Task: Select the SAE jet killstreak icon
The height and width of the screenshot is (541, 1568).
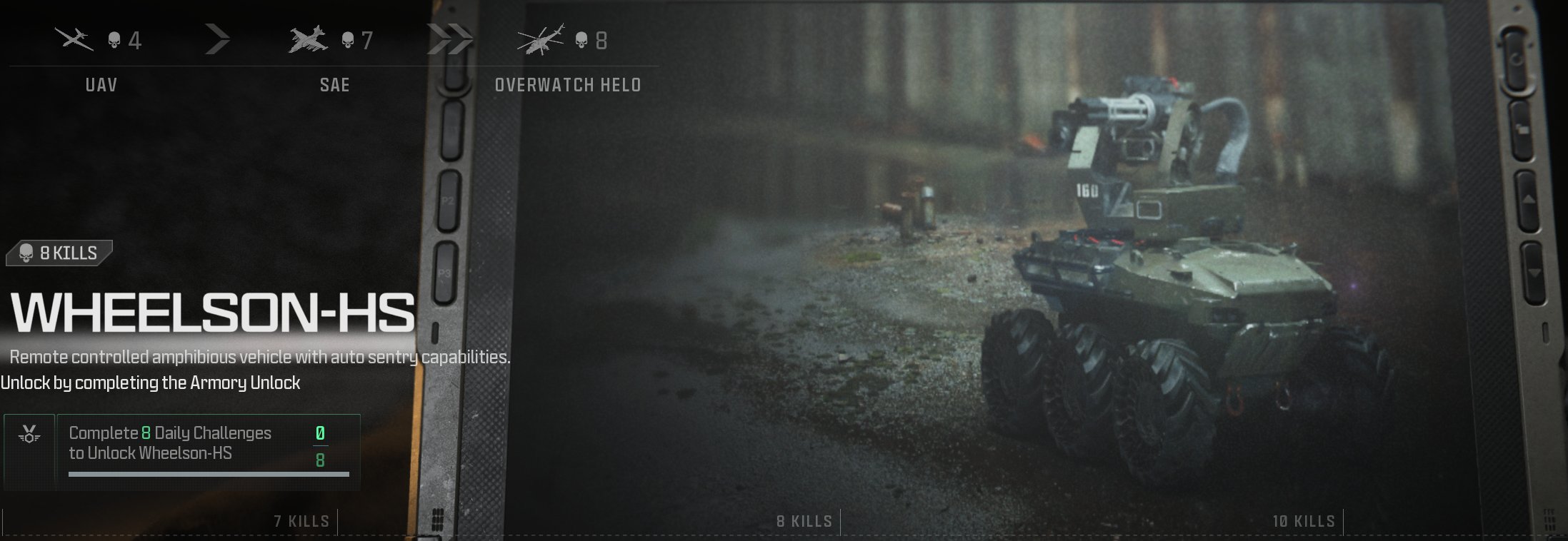Action: pyautogui.click(x=309, y=39)
